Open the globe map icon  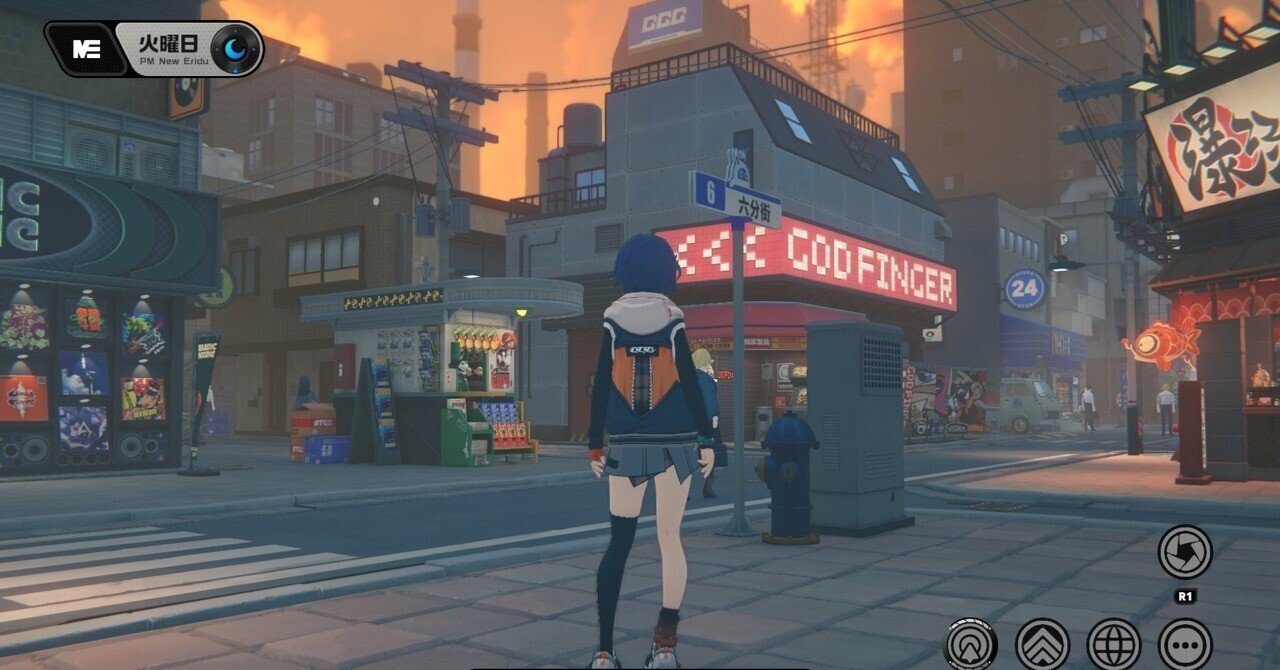tap(1113, 644)
